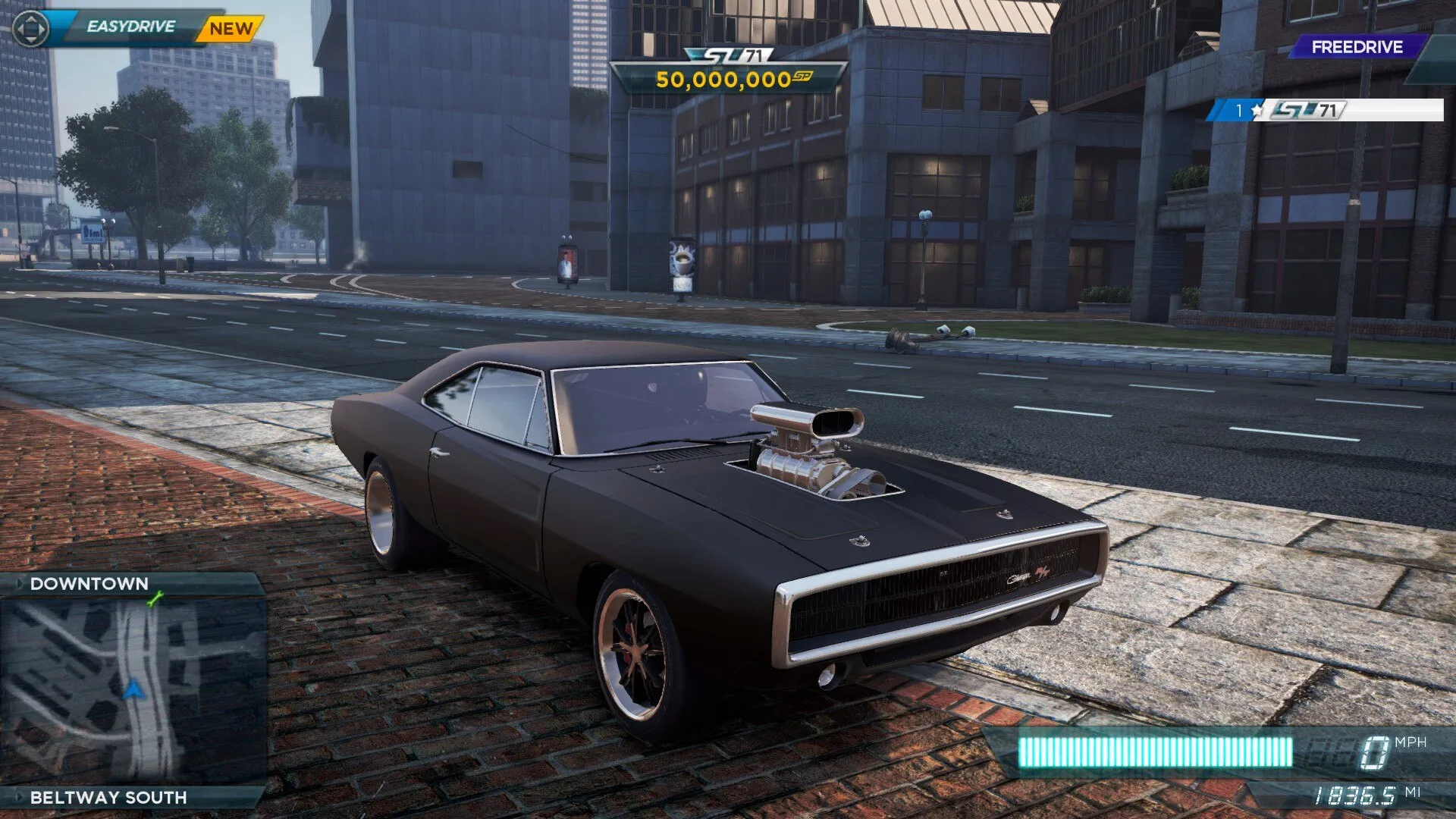The height and width of the screenshot is (819, 1456).
Task: Select the top Speedlist player row
Action: (1326, 111)
